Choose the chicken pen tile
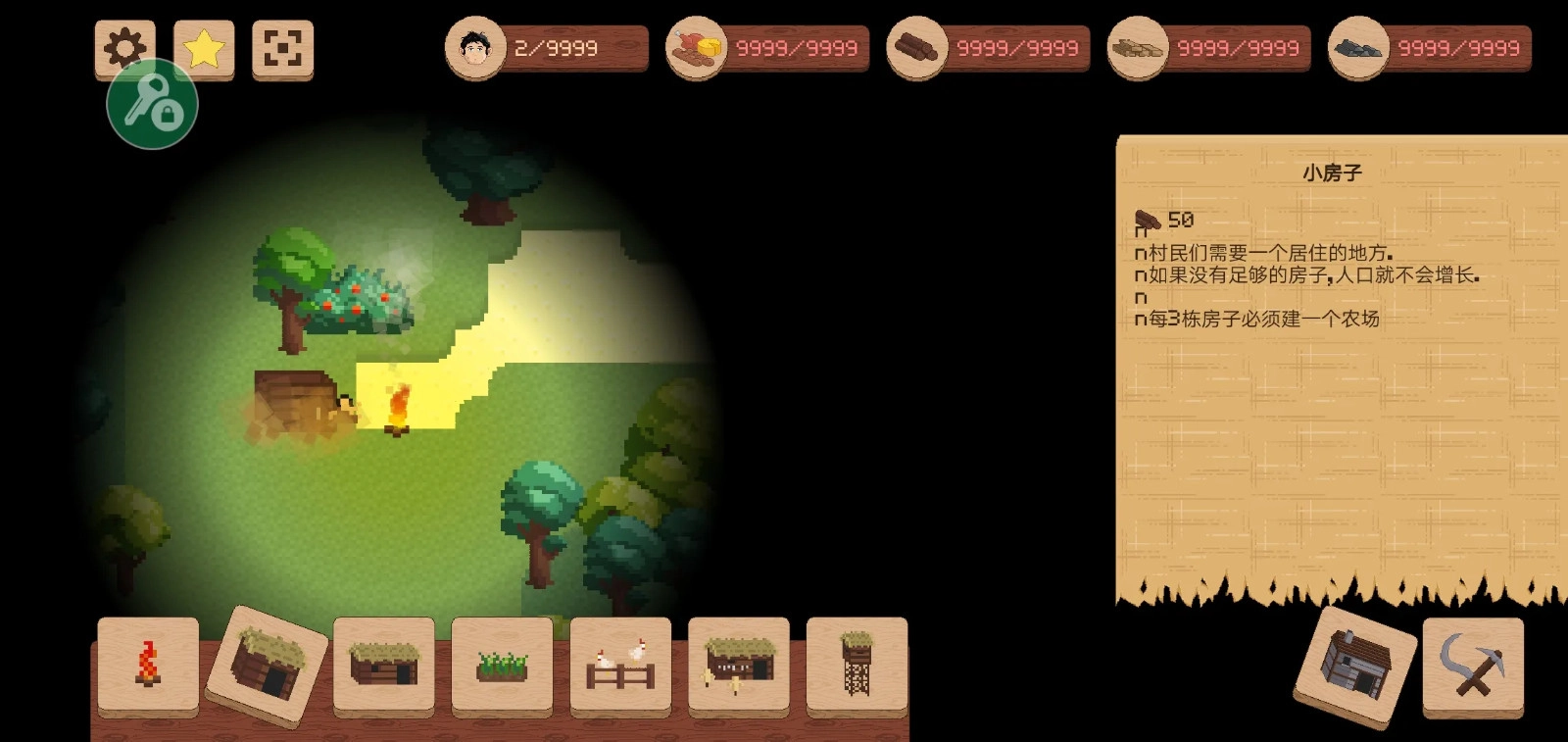Viewport: 1568px width, 742px height. tap(620, 664)
